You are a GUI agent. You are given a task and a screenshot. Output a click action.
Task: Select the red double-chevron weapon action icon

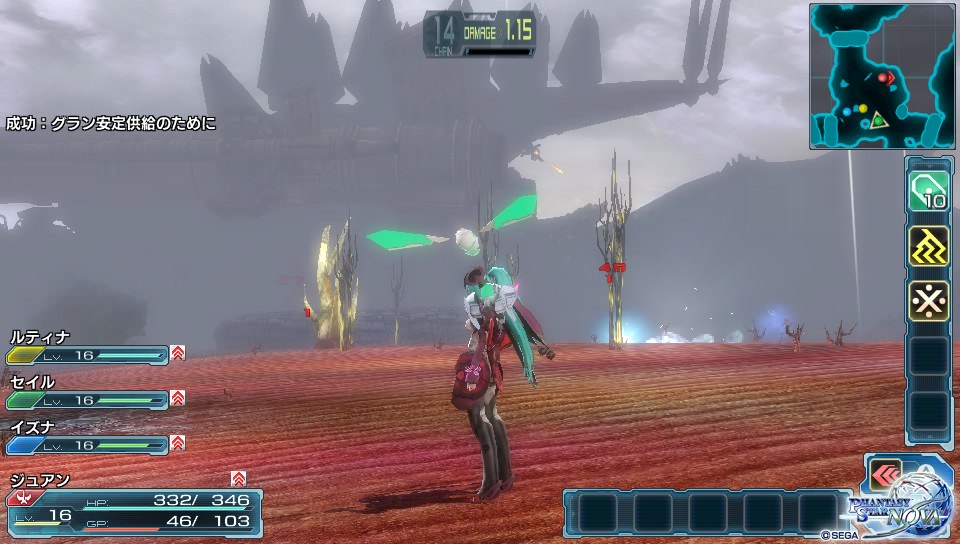(x=885, y=475)
